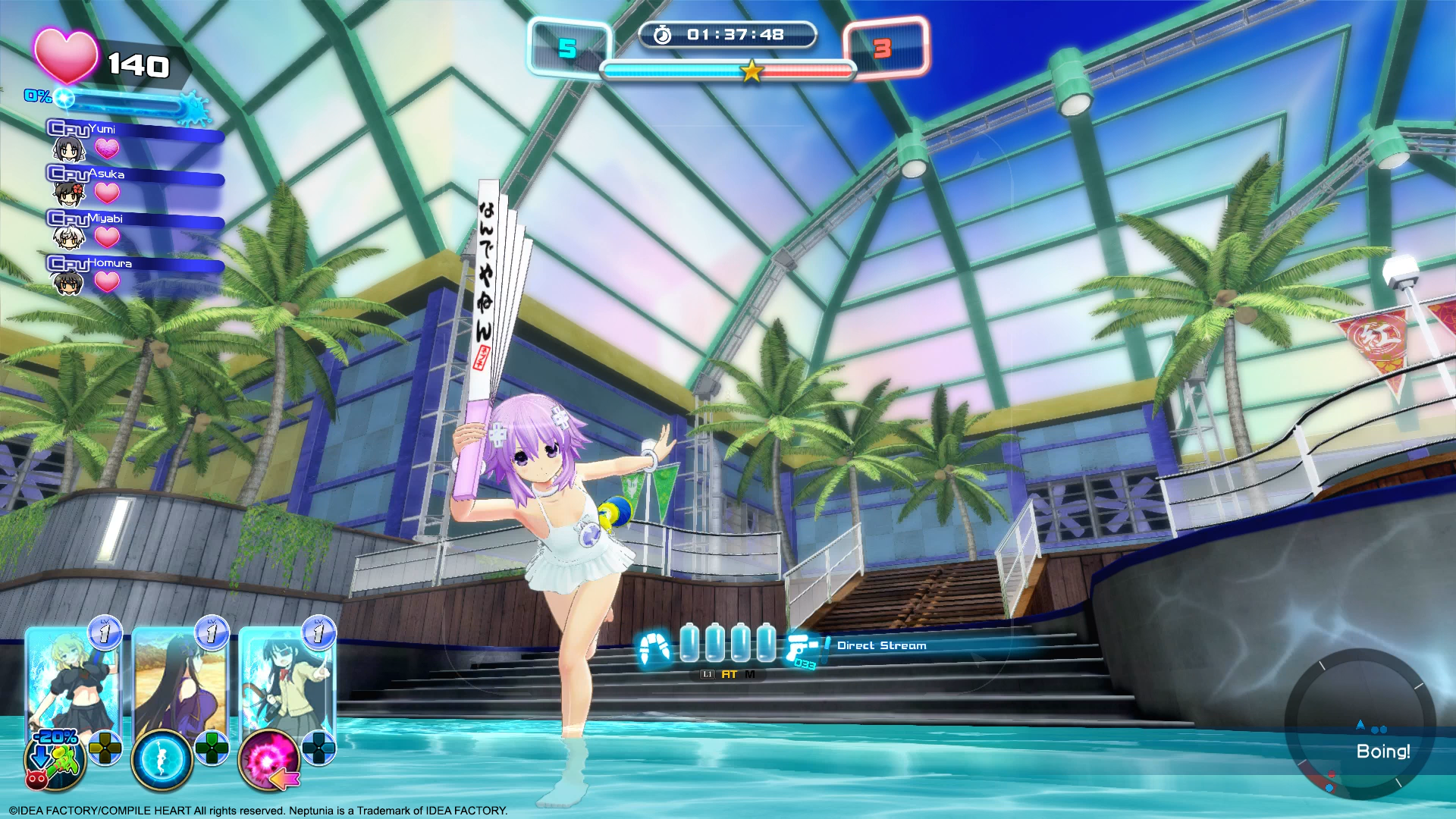This screenshot has height=819, width=1456.
Task: Pick the card with the yellow cardigan girl
Action: 286,679
